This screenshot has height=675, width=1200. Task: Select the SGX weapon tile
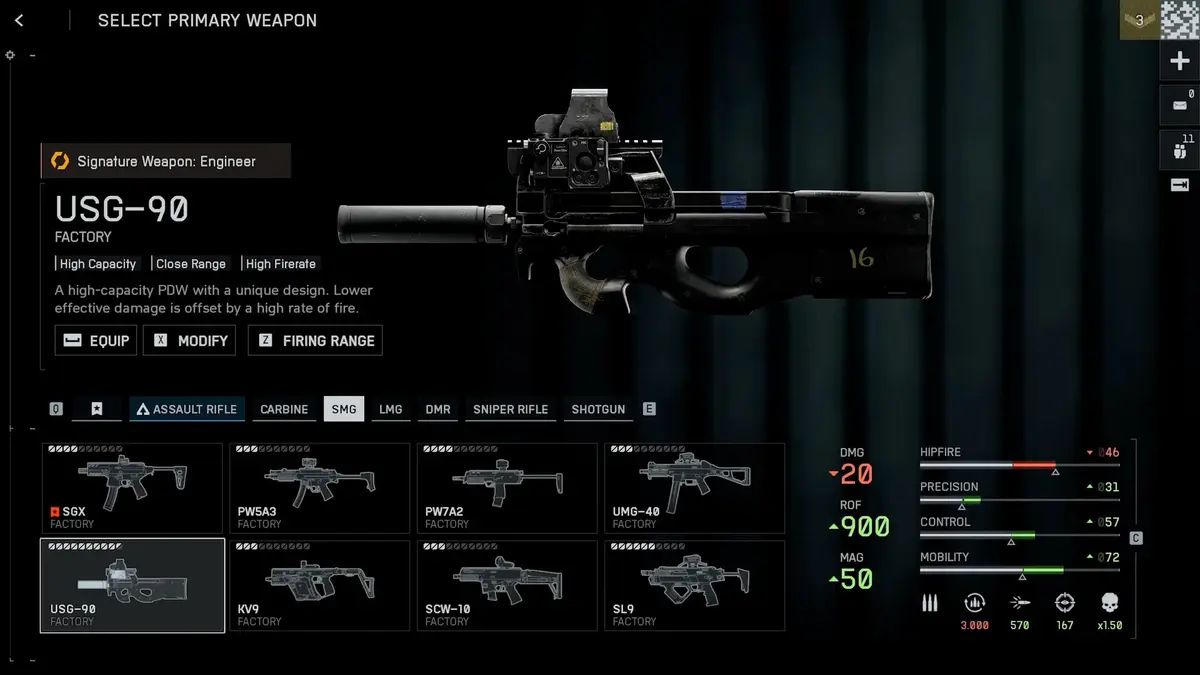pyautogui.click(x=132, y=488)
